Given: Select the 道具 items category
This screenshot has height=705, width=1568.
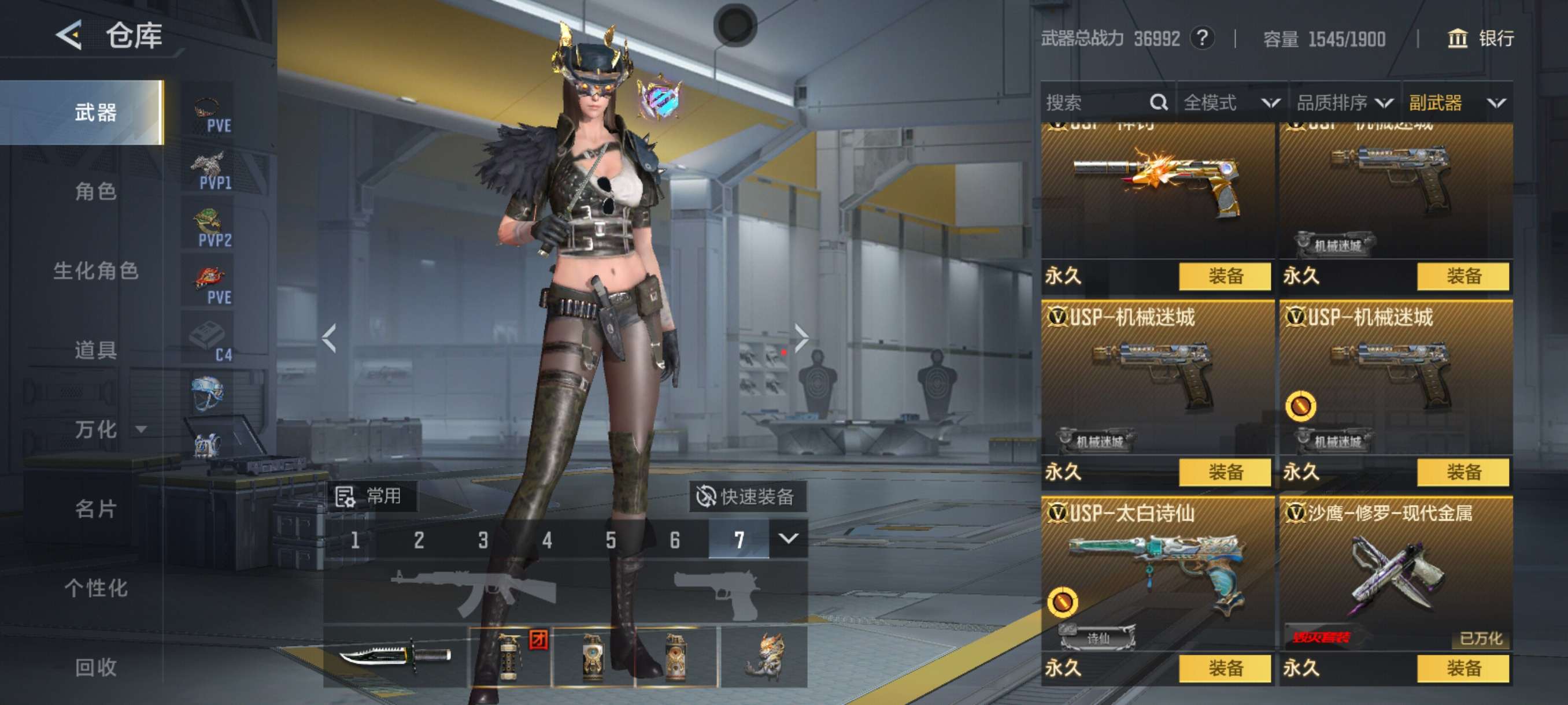Looking at the screenshot, I should point(95,350).
